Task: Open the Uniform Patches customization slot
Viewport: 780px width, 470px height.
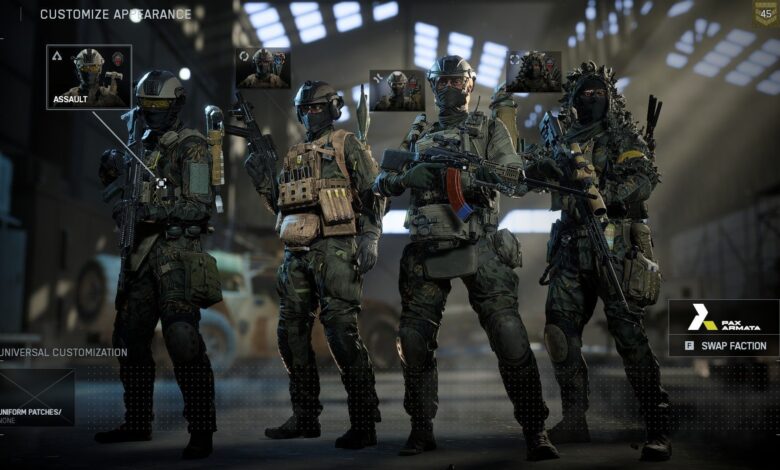Action: coord(37,397)
